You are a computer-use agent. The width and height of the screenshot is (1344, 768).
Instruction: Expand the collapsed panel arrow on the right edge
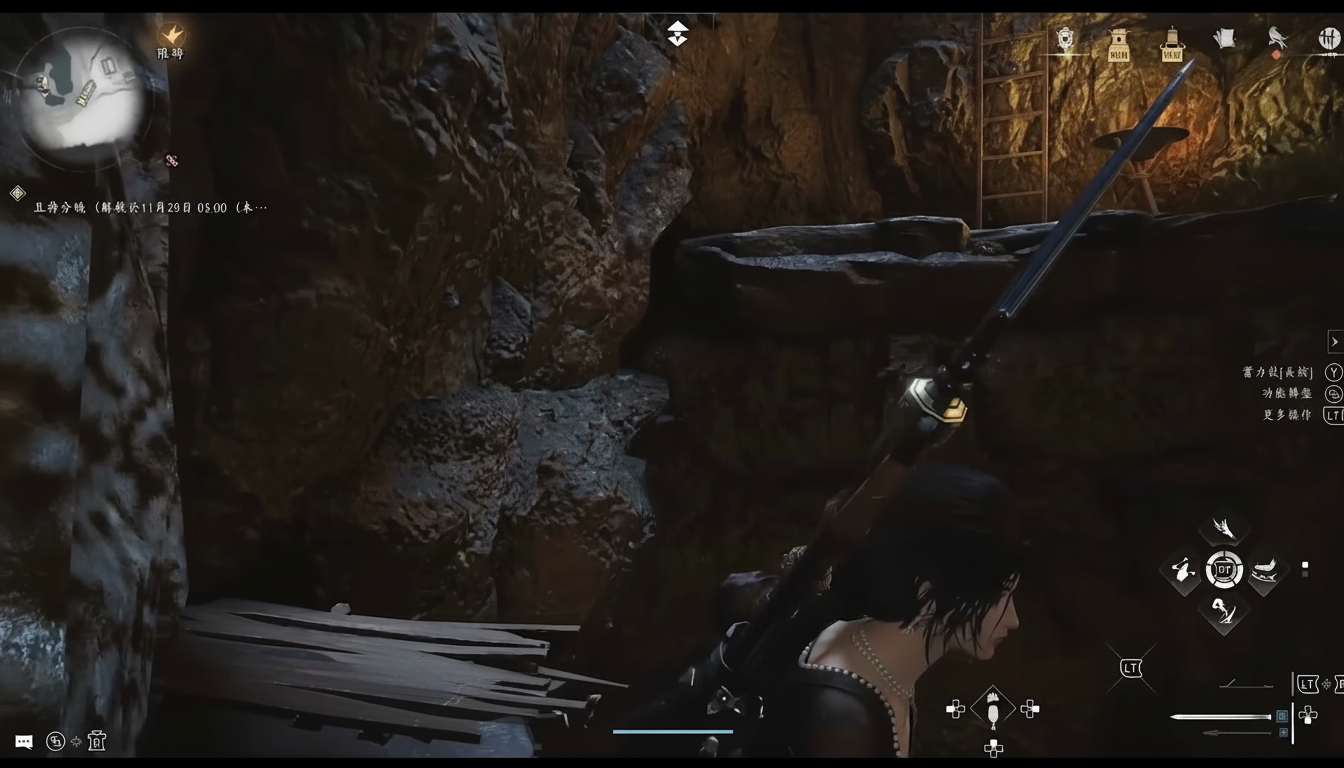(1335, 341)
